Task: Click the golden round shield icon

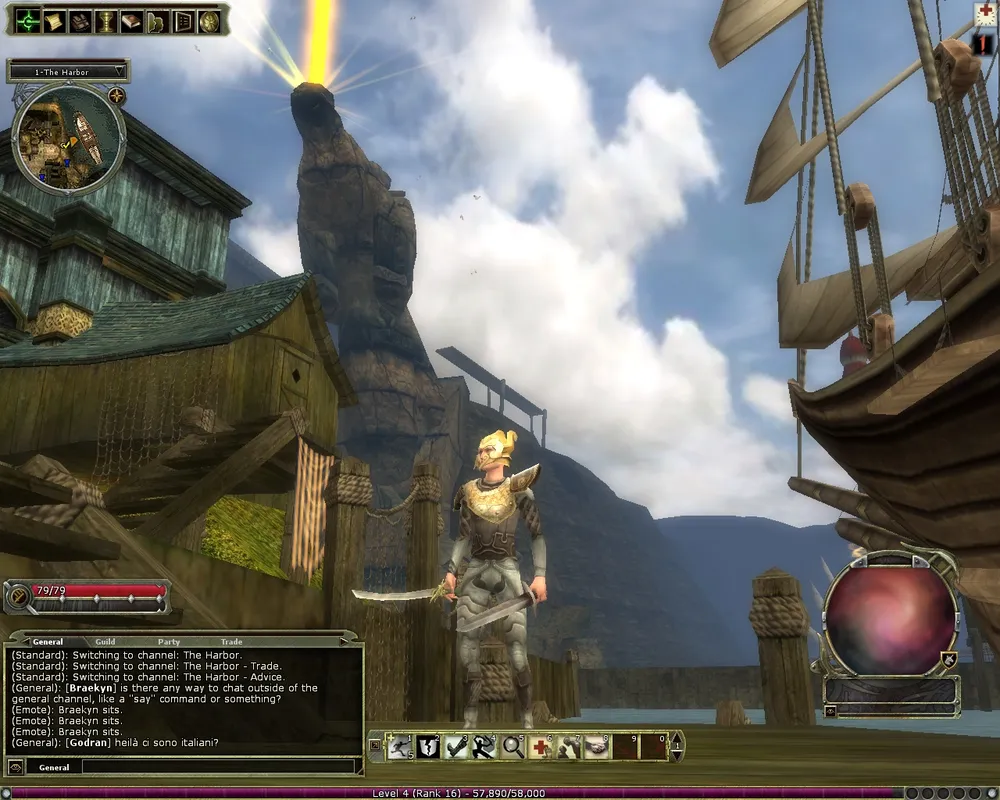Action: 208,20
